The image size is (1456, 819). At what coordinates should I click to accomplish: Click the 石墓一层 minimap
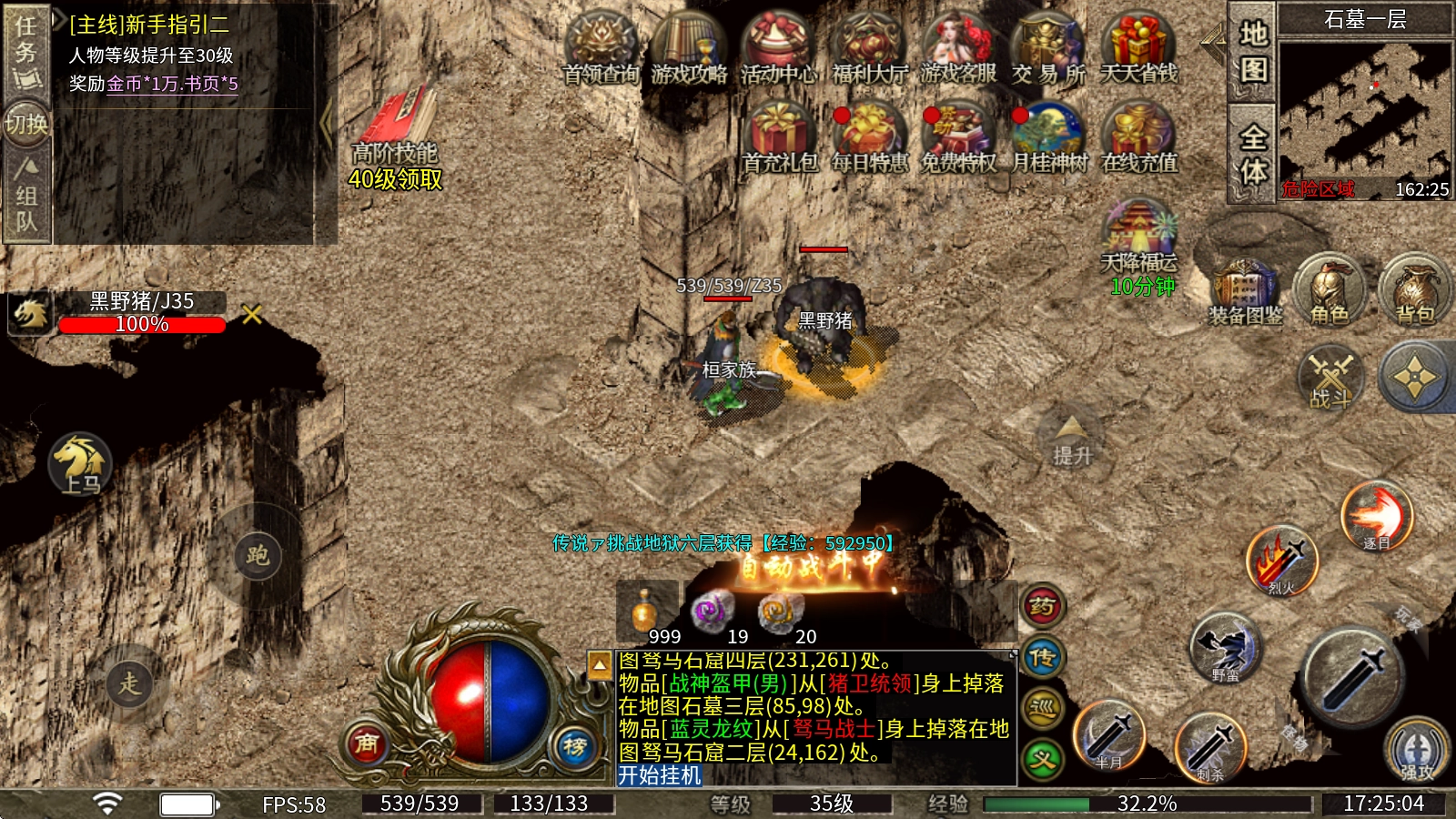coord(1364,107)
